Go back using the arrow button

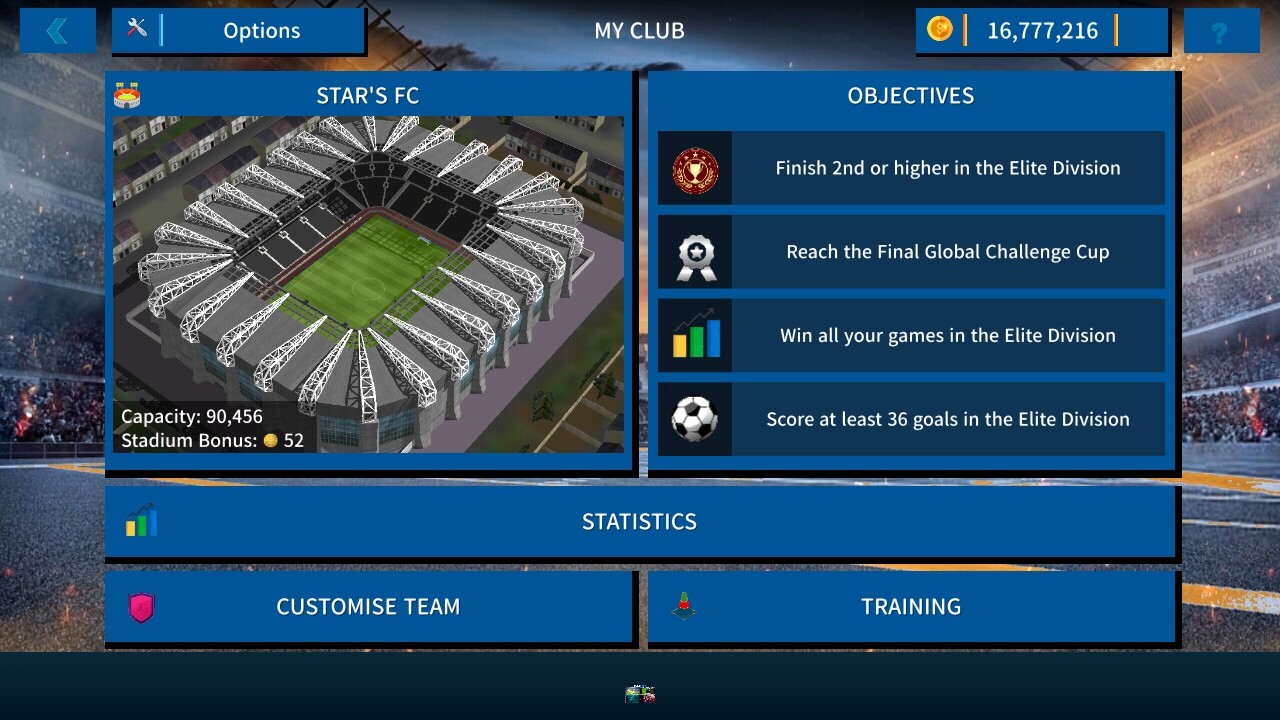(x=57, y=31)
